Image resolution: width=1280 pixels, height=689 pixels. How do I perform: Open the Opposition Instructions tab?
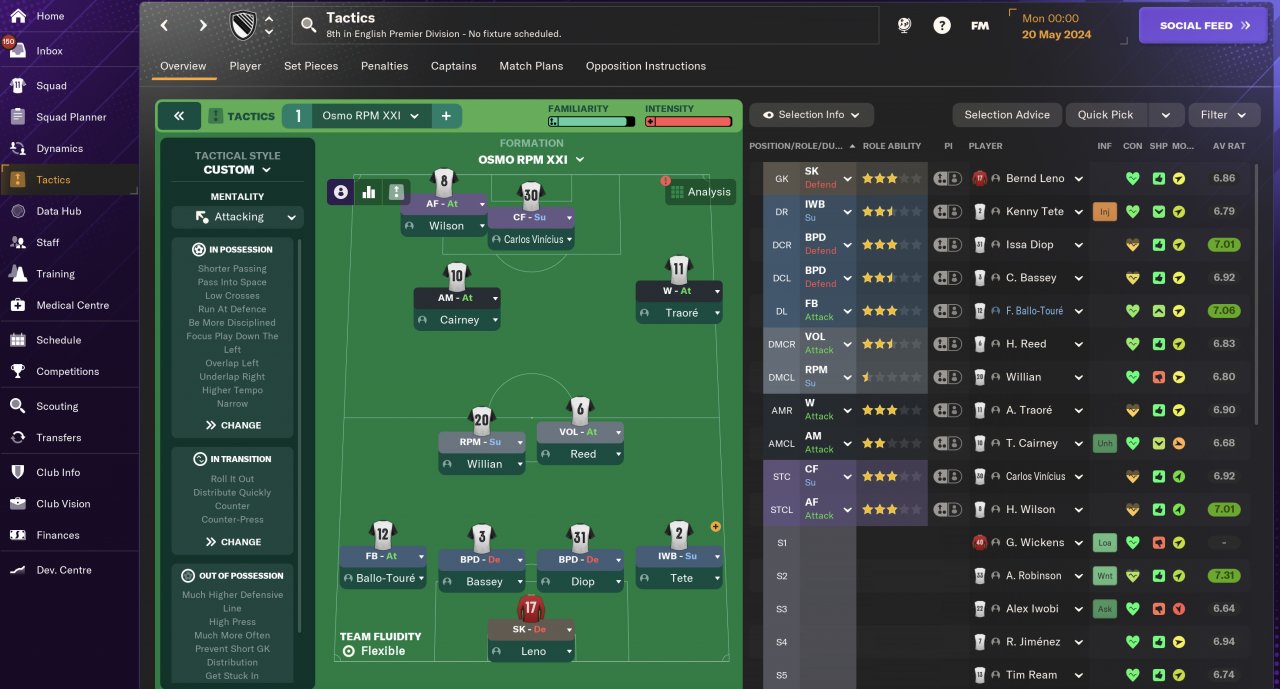pyautogui.click(x=645, y=66)
